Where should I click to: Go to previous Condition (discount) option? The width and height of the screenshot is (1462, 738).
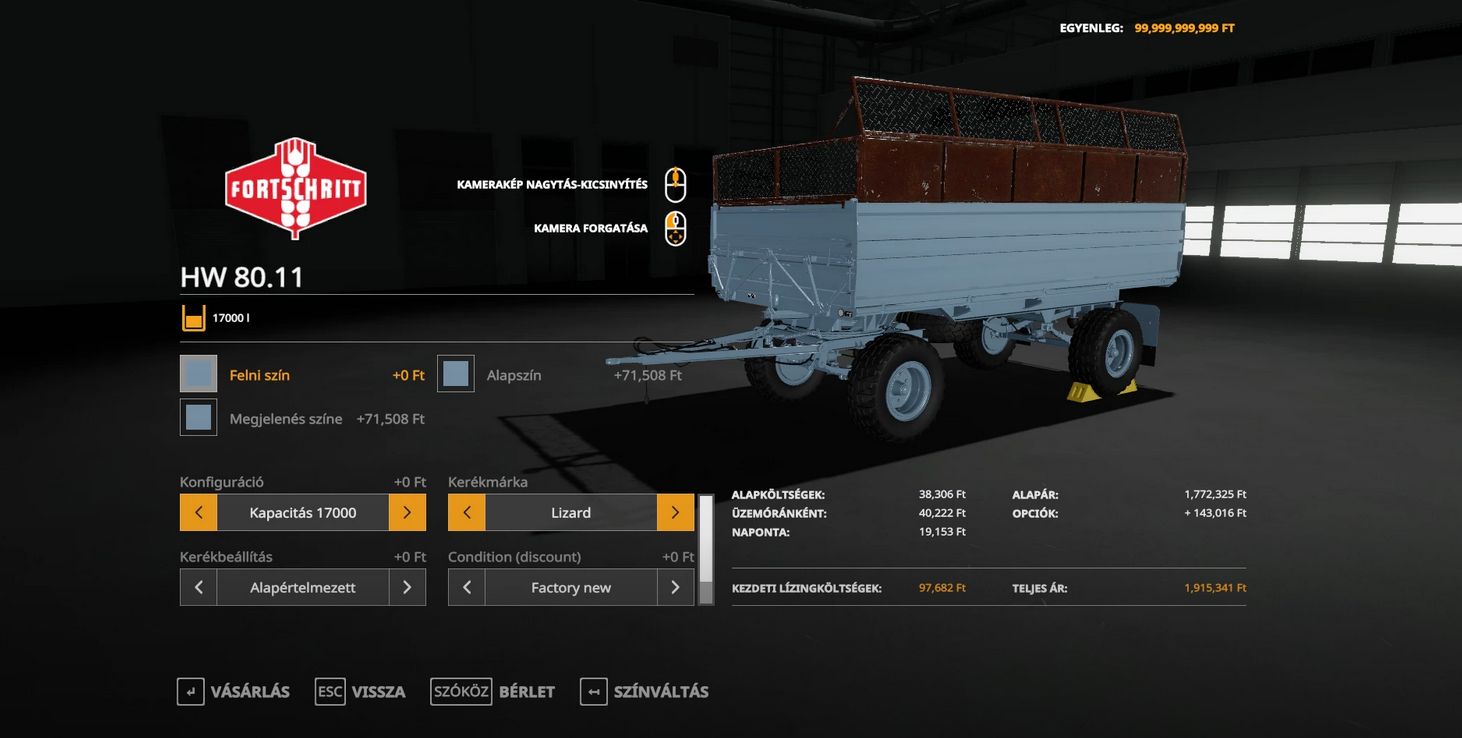click(466, 588)
